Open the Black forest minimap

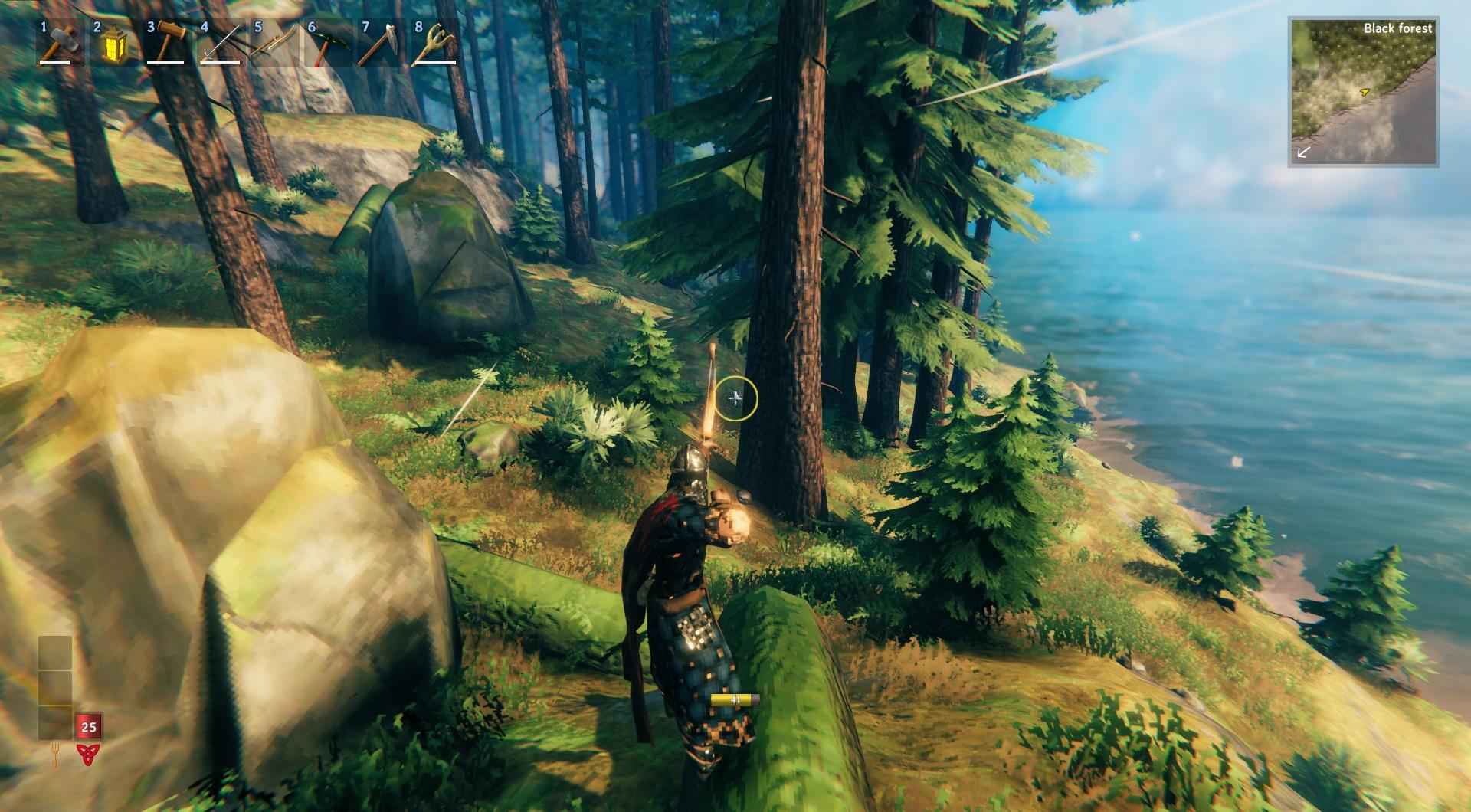pyautogui.click(x=1363, y=92)
